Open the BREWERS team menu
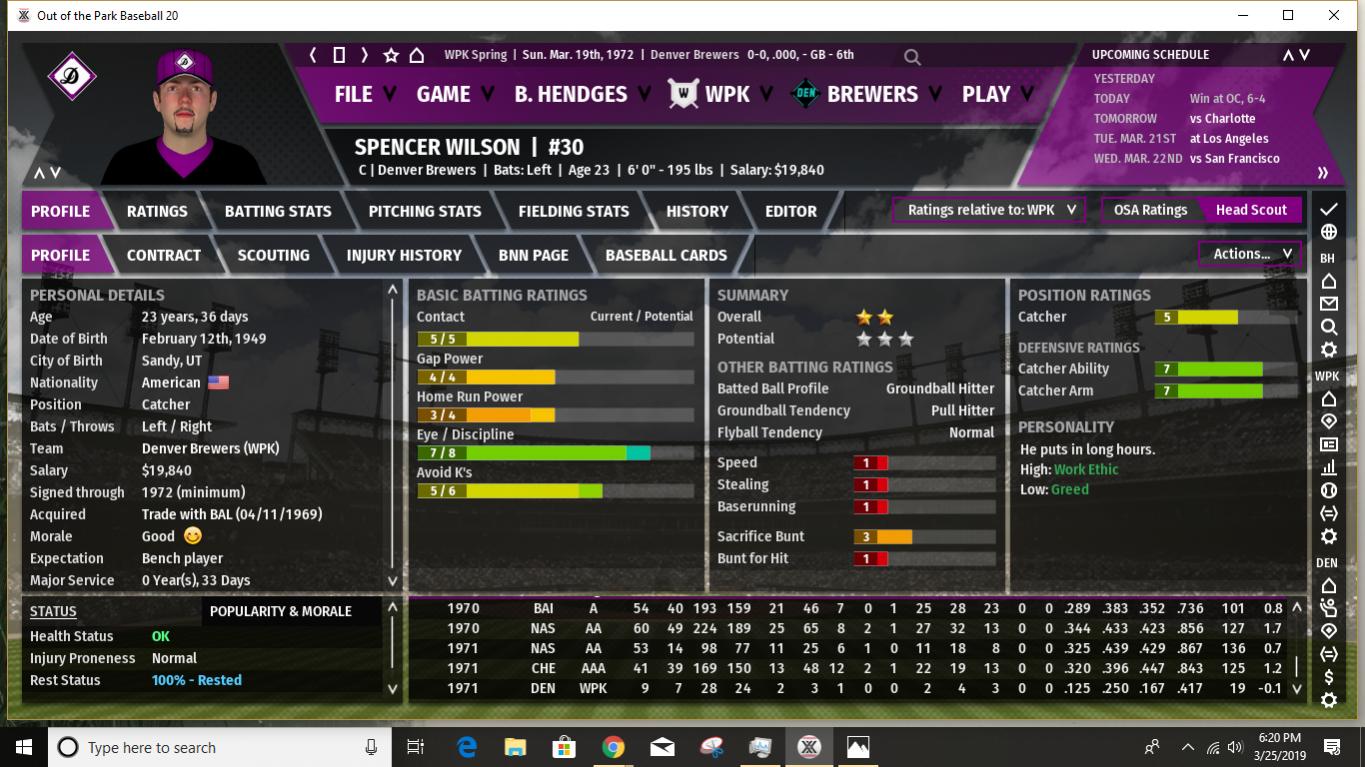The image size is (1365, 767). click(x=872, y=94)
